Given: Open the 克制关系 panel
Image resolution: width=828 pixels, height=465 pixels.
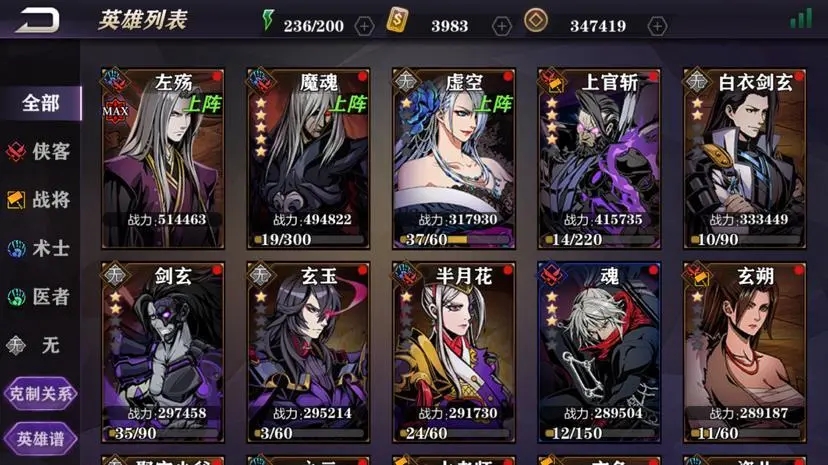Looking at the screenshot, I should pyautogui.click(x=41, y=393).
